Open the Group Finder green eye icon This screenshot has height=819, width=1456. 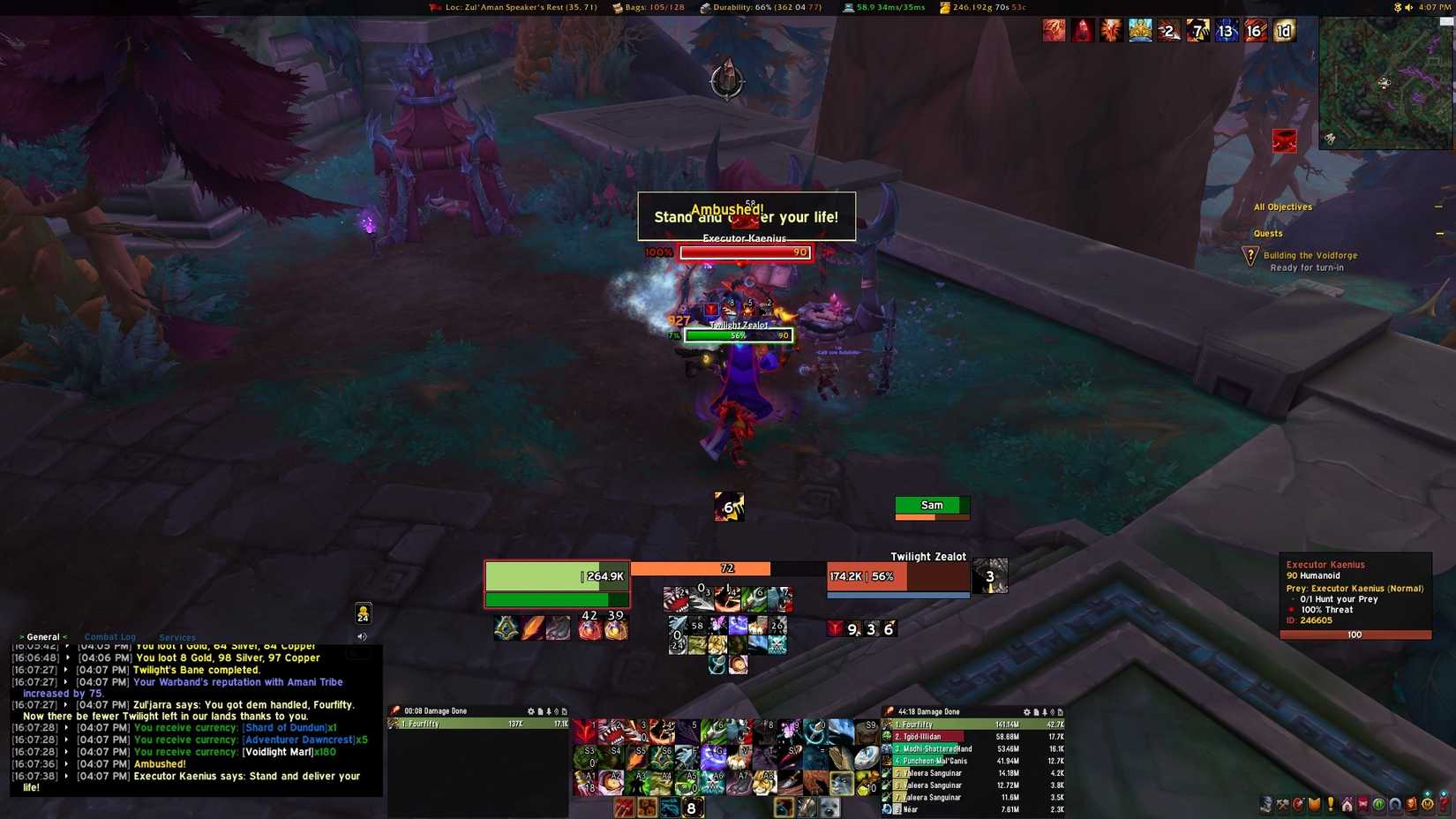point(1378,806)
